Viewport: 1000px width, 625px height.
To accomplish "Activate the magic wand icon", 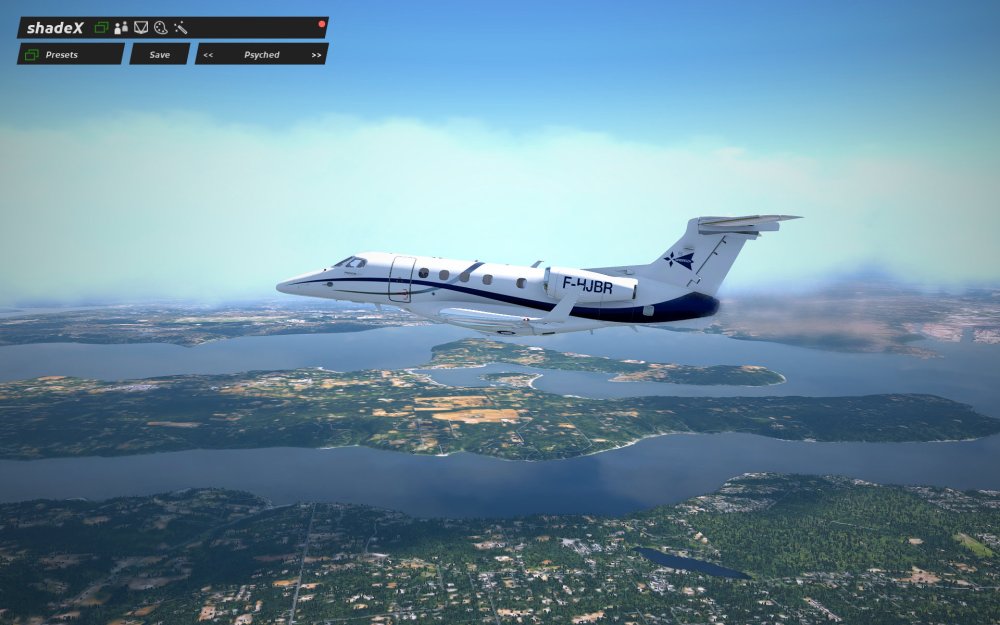I will point(180,27).
